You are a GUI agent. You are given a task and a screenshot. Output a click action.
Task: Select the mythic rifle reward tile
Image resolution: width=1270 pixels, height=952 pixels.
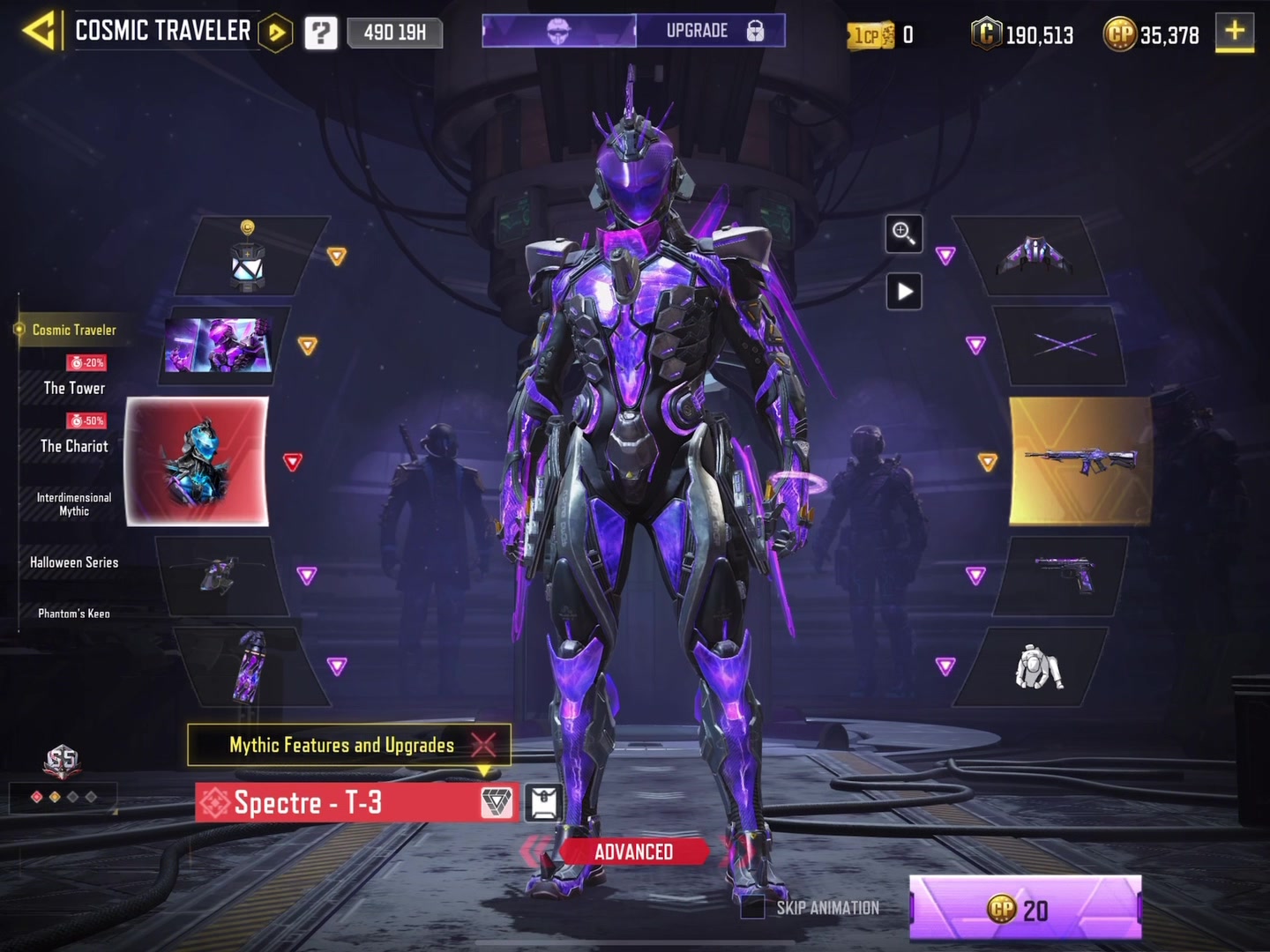tap(1079, 460)
